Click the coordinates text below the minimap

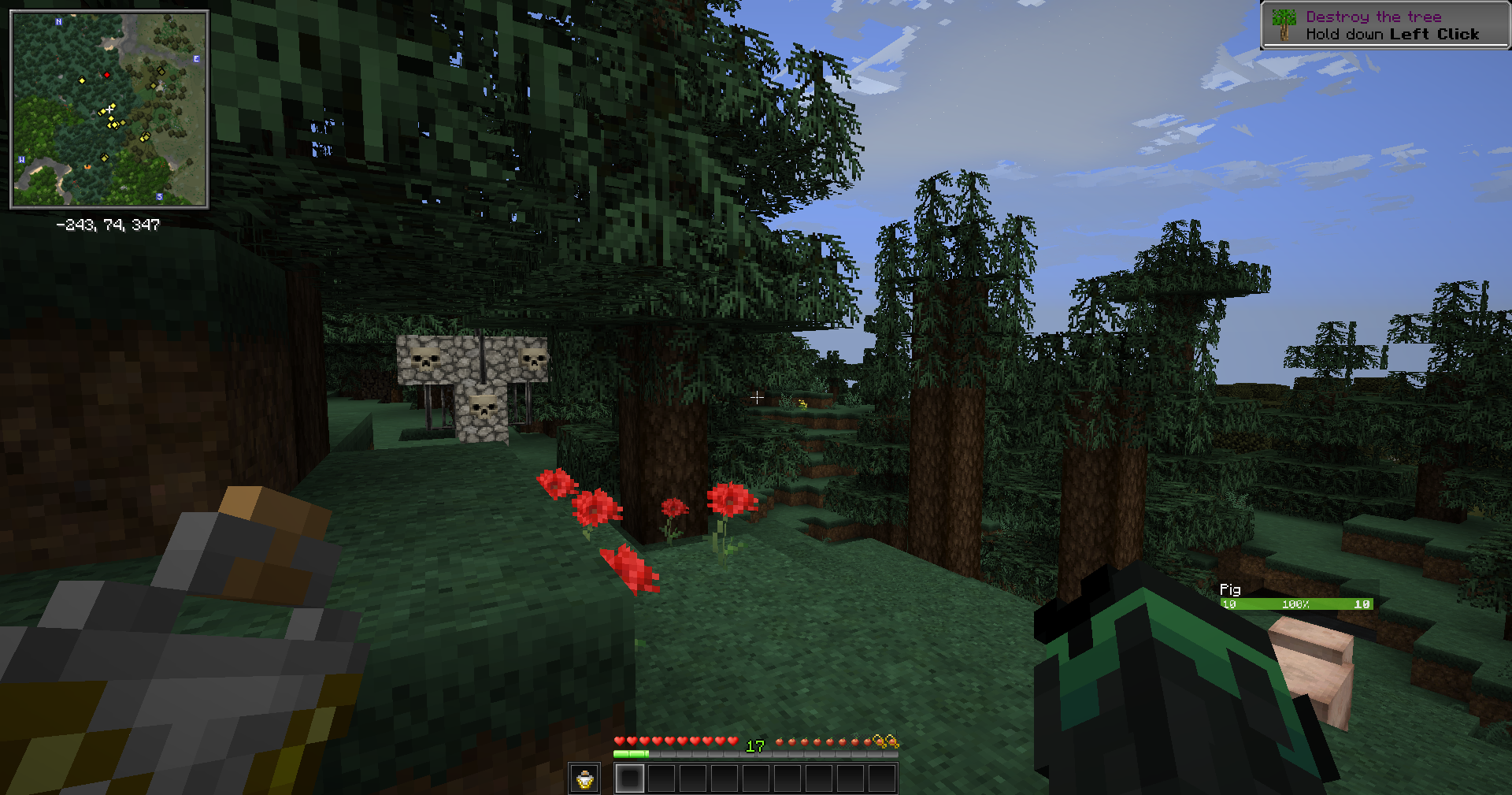[108, 225]
